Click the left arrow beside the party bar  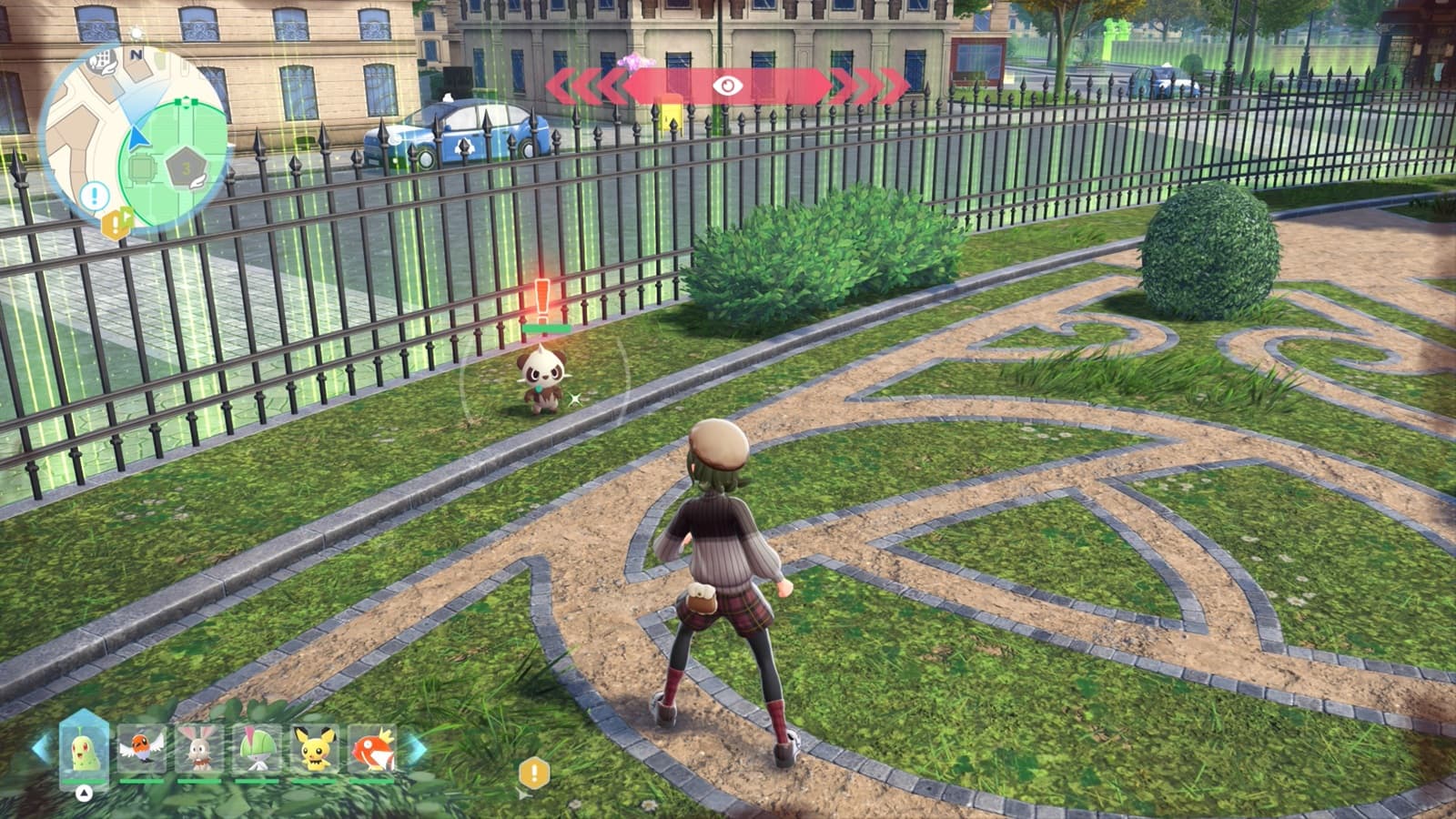point(41,748)
